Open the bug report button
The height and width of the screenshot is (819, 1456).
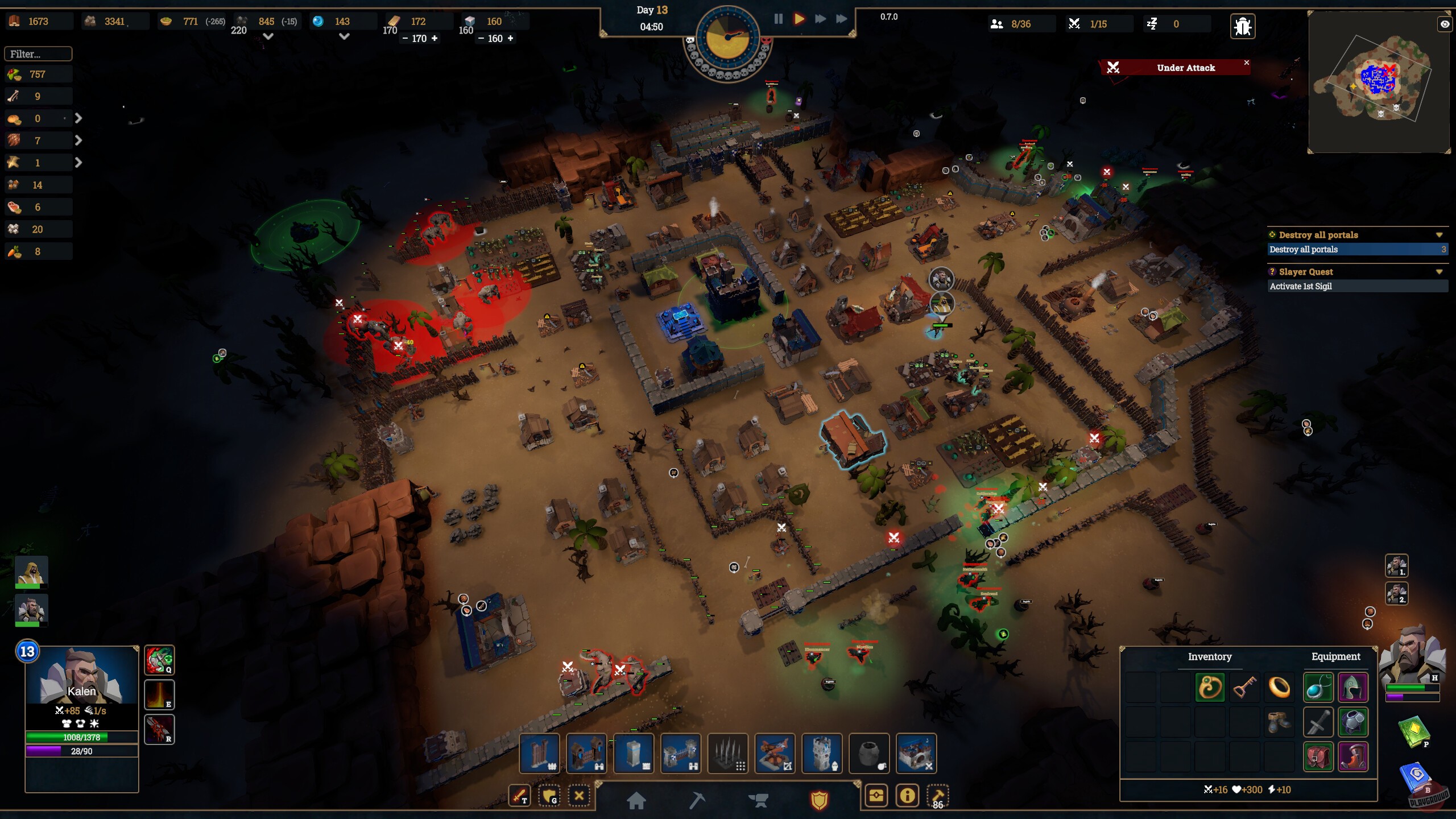click(1242, 26)
